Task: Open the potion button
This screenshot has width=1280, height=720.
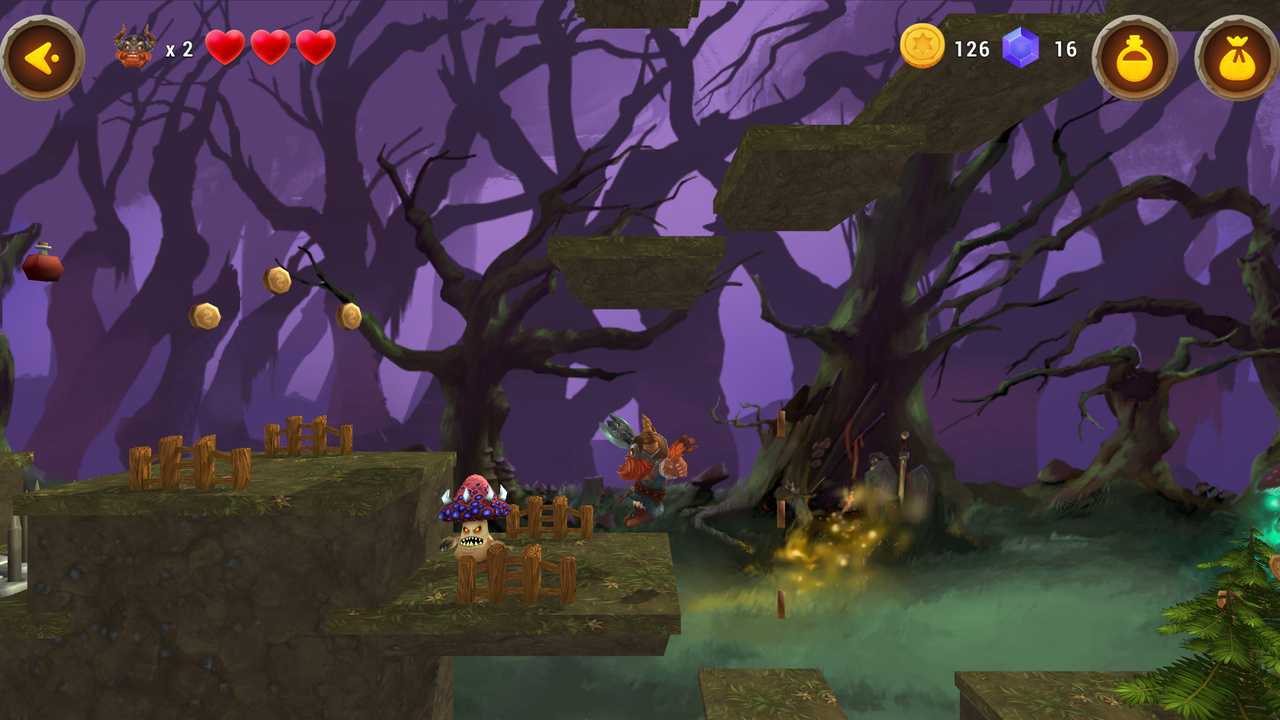Action: (1135, 58)
